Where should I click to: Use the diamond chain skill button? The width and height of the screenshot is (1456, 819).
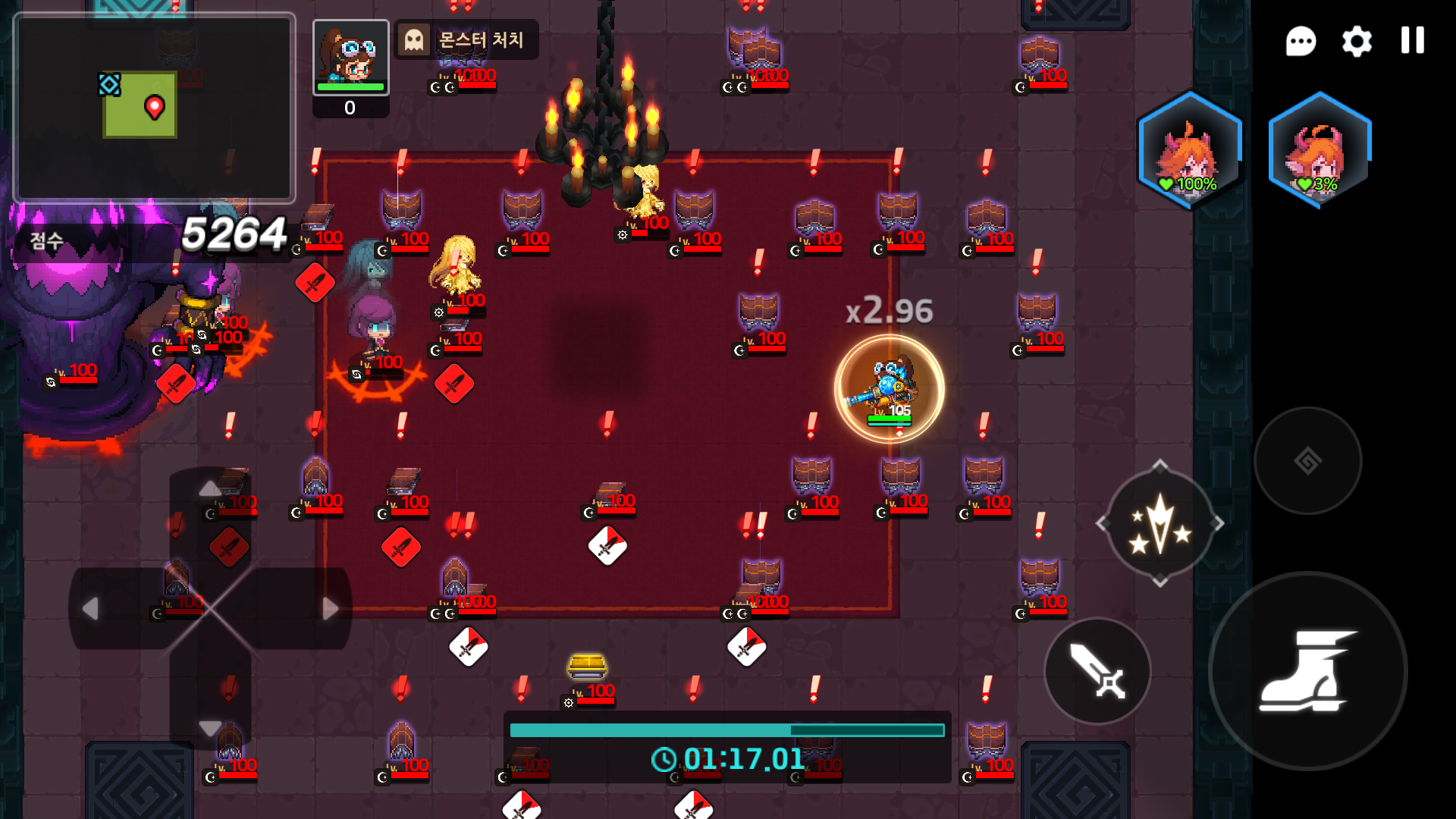(1307, 460)
